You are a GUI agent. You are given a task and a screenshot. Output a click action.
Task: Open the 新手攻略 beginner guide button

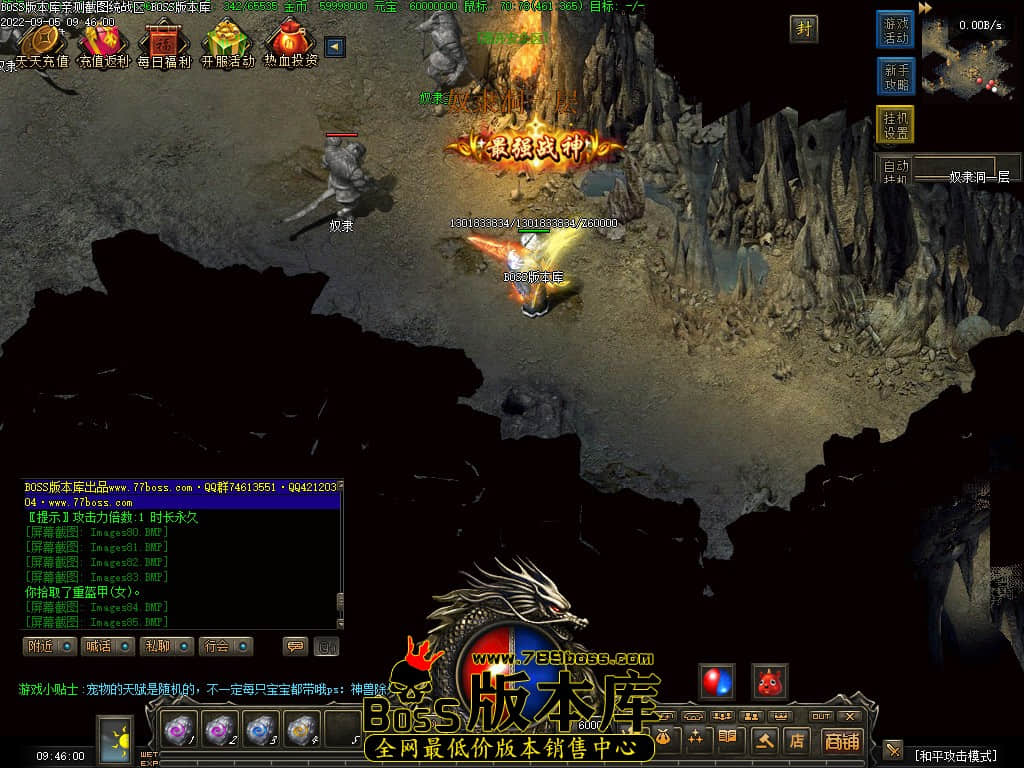pyautogui.click(x=895, y=77)
